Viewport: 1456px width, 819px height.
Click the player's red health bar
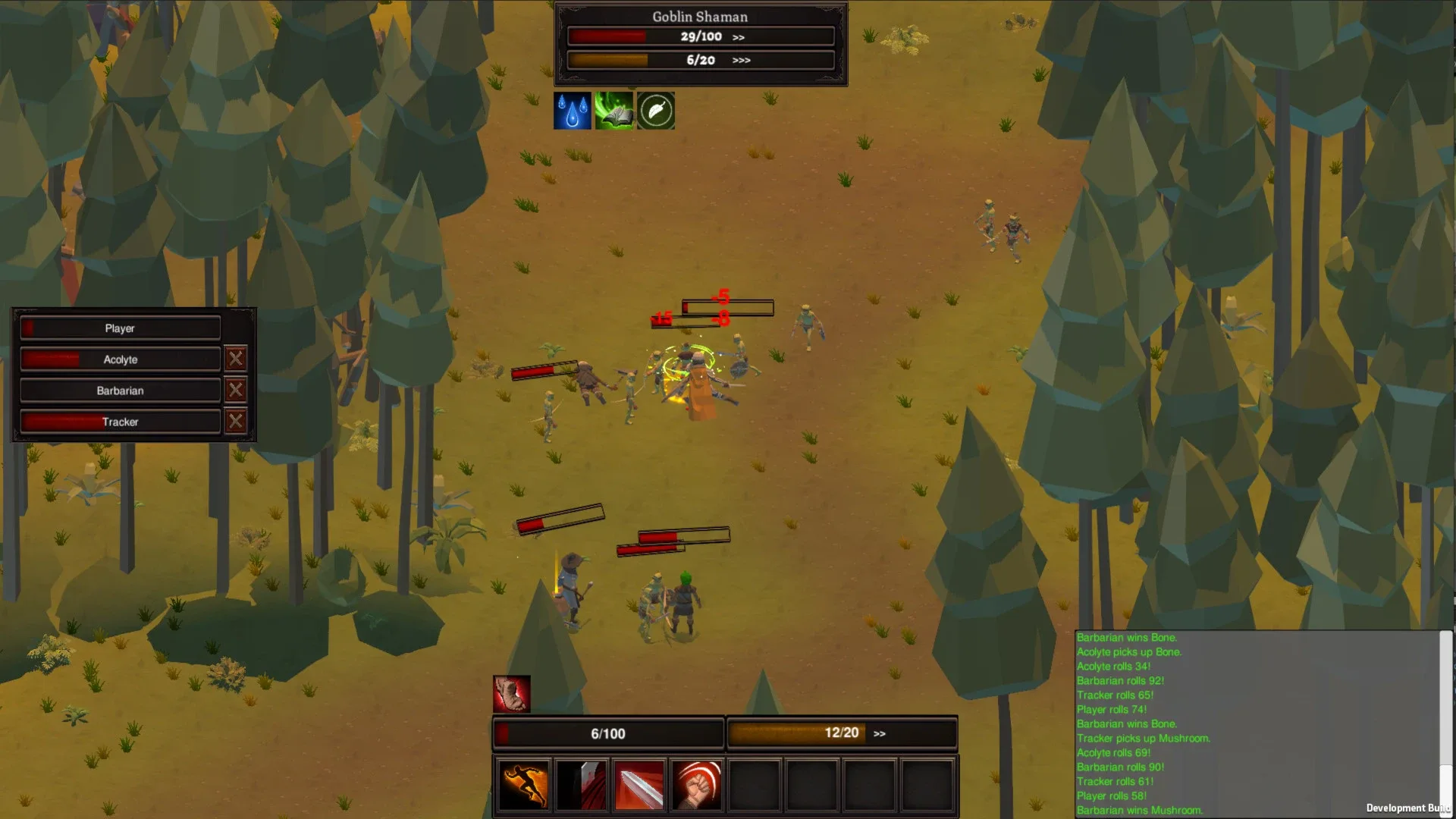tap(607, 733)
